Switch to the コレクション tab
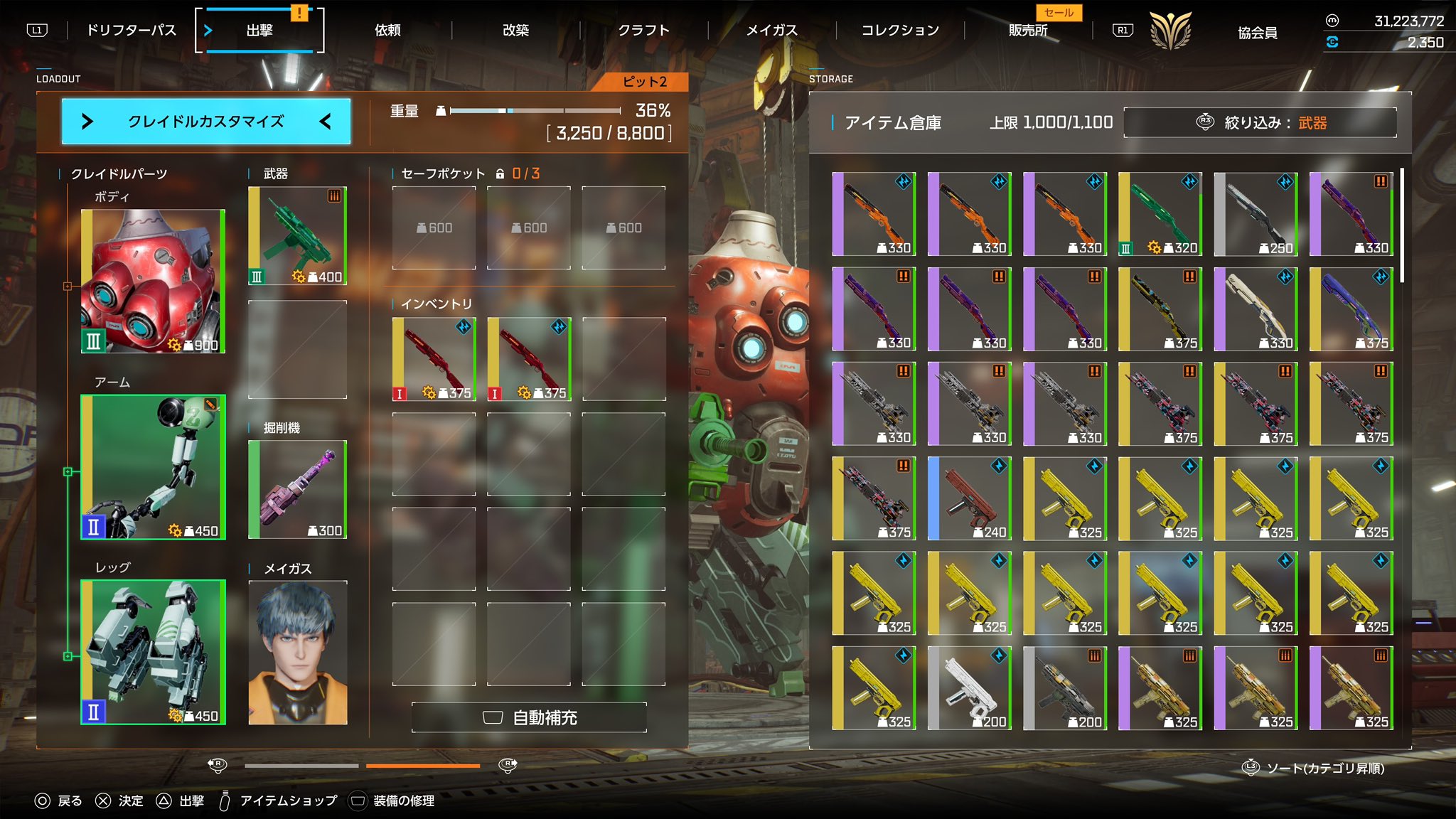Screen dimensions: 1456x819 pyautogui.click(x=900, y=31)
